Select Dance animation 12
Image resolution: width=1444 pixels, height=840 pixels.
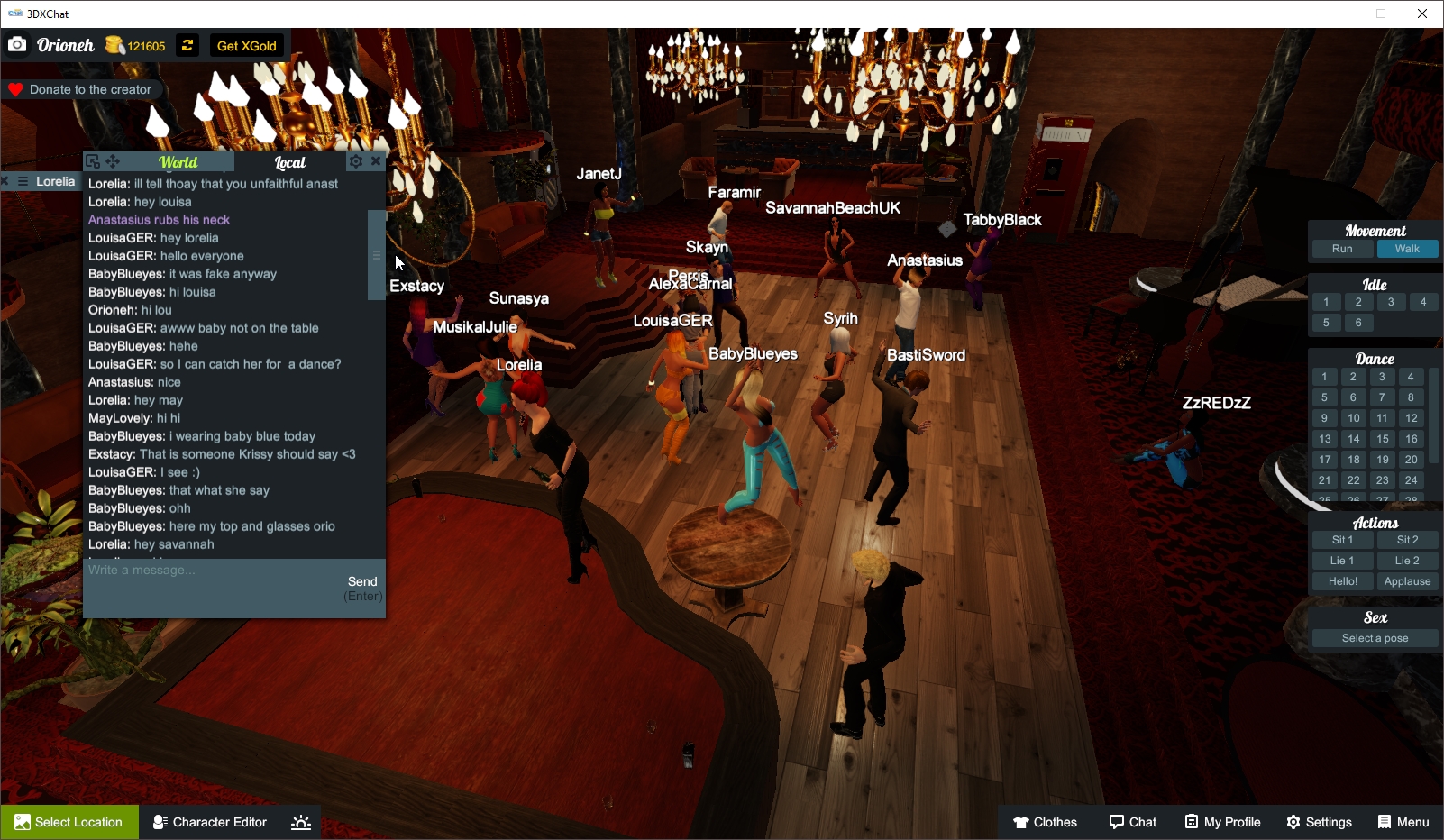coord(1410,417)
